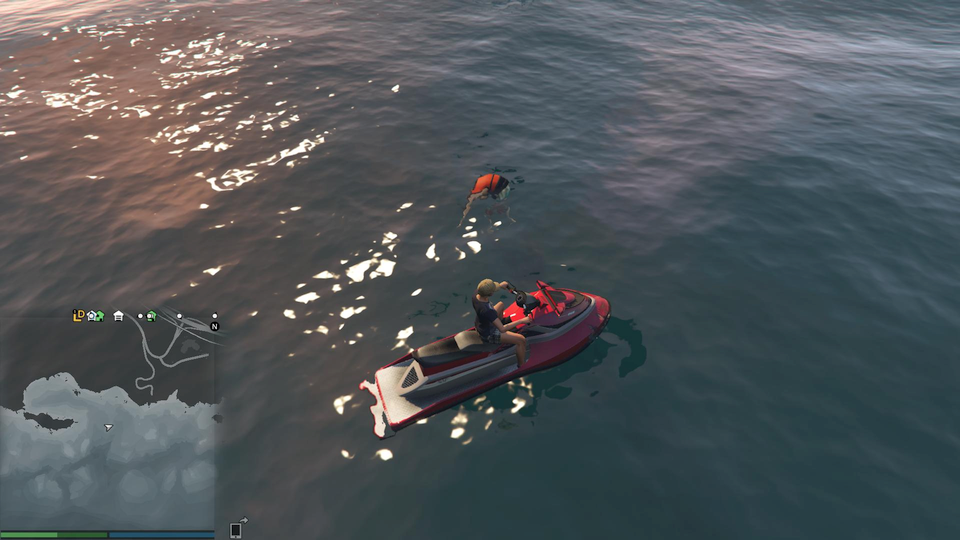The height and width of the screenshot is (540, 960).
Task: Select the yellow LD blip on the minimap
Action: point(78,316)
